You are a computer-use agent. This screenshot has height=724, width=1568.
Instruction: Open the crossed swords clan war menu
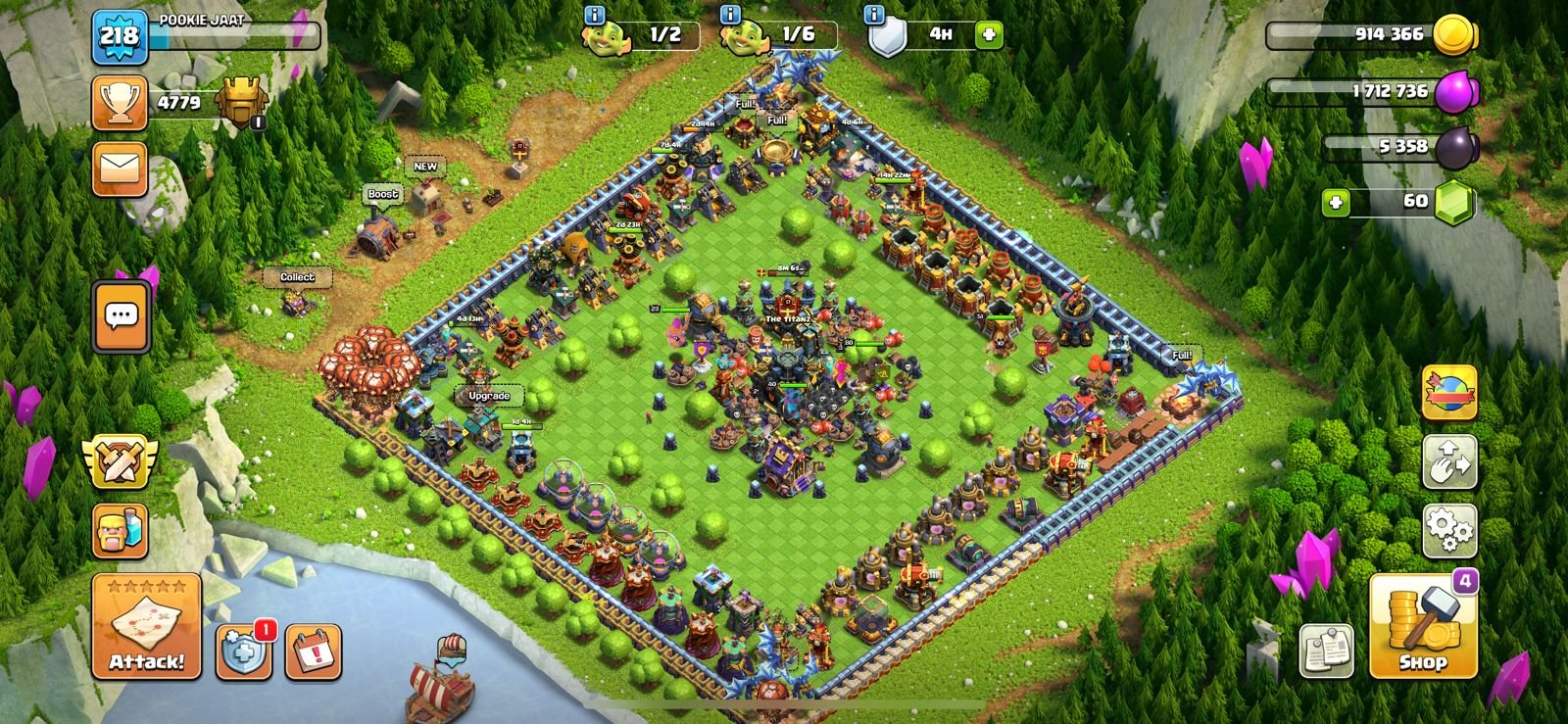coord(120,462)
